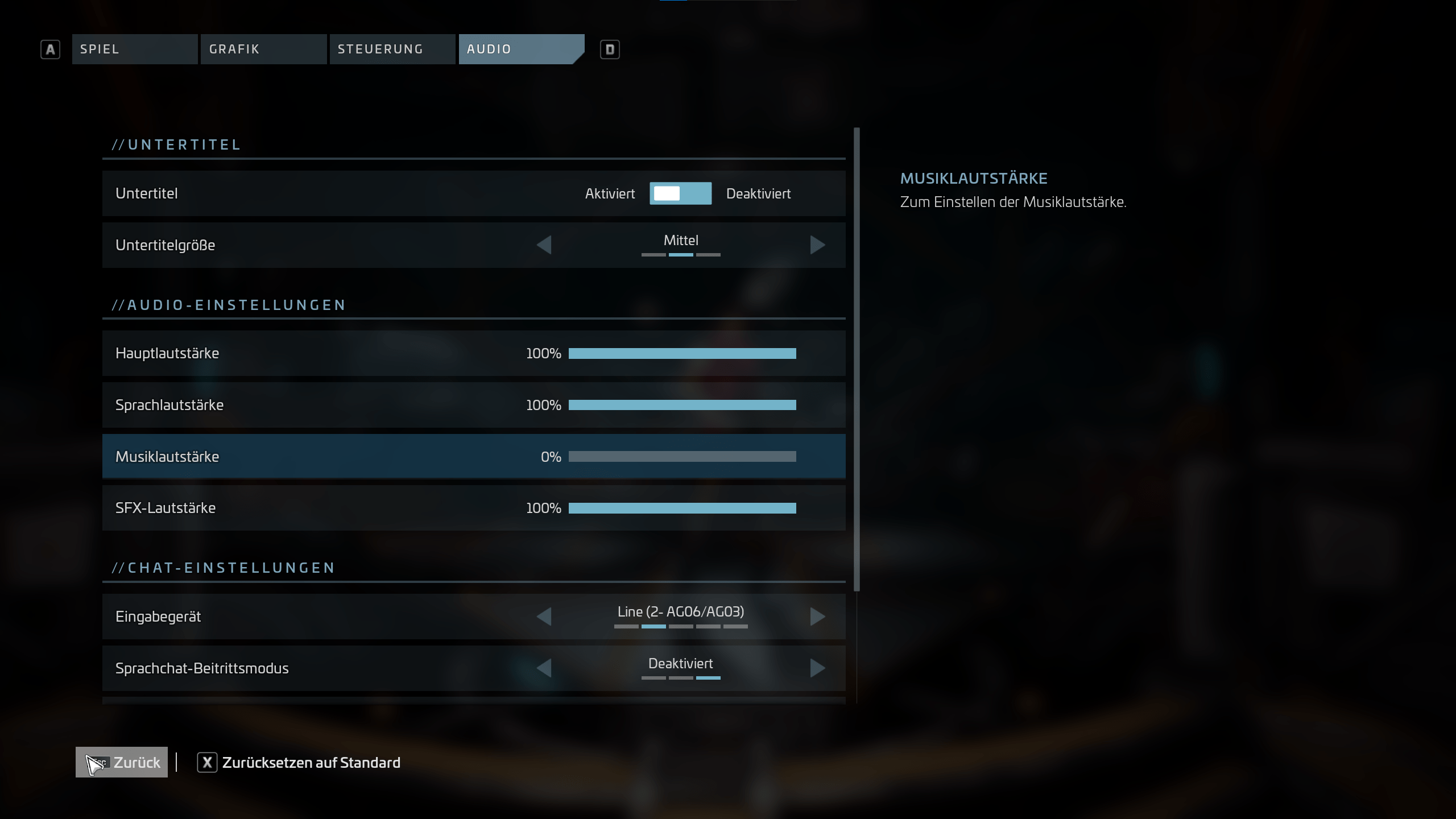Switch to the Spiel tab
This screenshot has width=1456, height=819.
[x=134, y=49]
